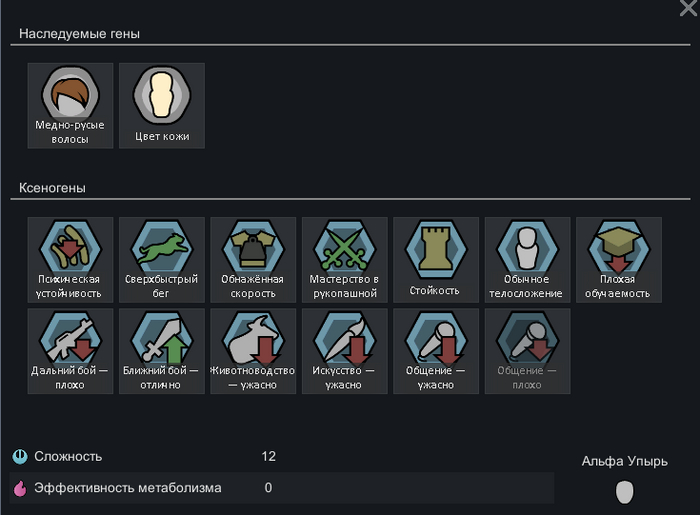Select the Цвет кожи skin gene
This screenshot has height=515, width=700.
pos(162,105)
